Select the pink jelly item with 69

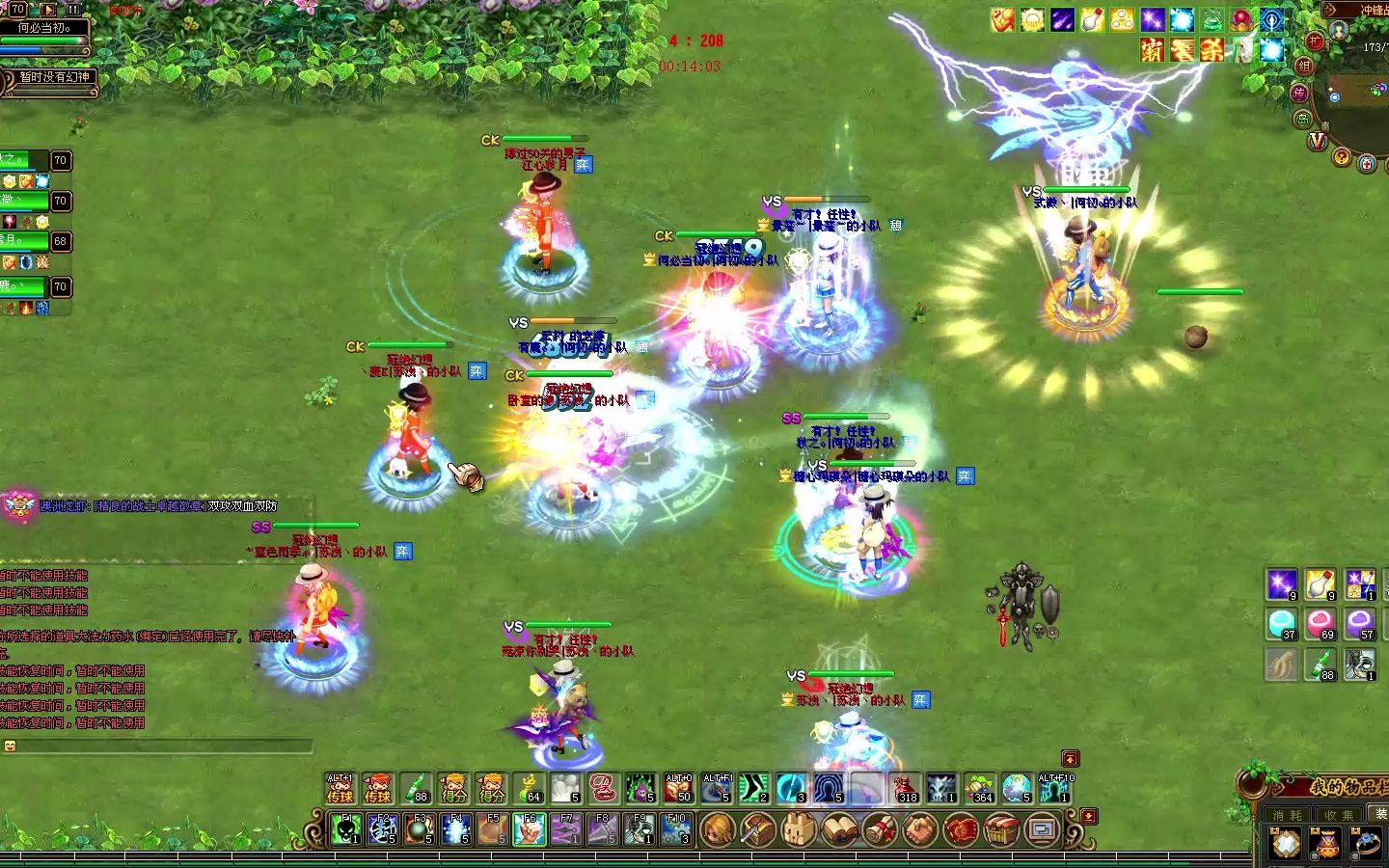[x=1321, y=623]
